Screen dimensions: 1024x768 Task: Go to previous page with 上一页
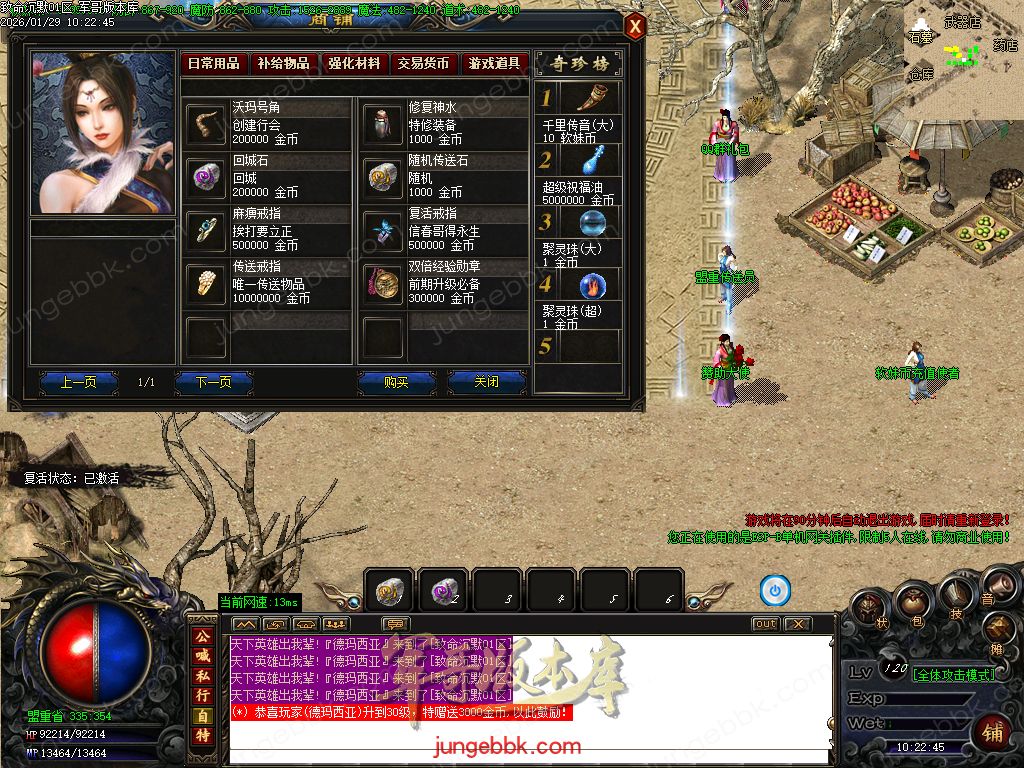click(x=78, y=382)
